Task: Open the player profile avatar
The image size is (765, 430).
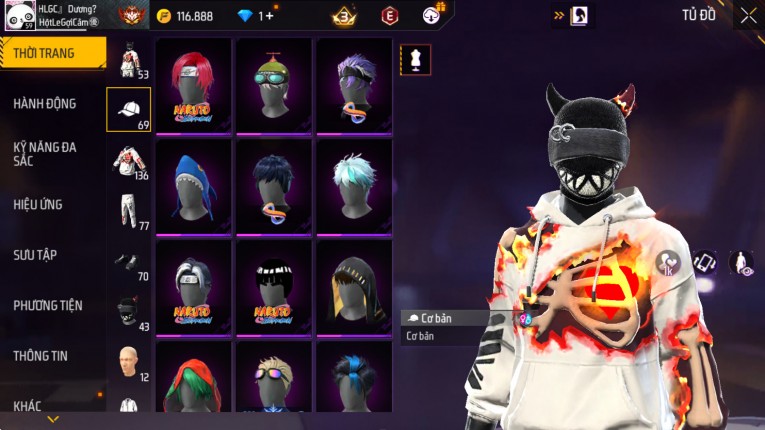Action: tap(18, 16)
